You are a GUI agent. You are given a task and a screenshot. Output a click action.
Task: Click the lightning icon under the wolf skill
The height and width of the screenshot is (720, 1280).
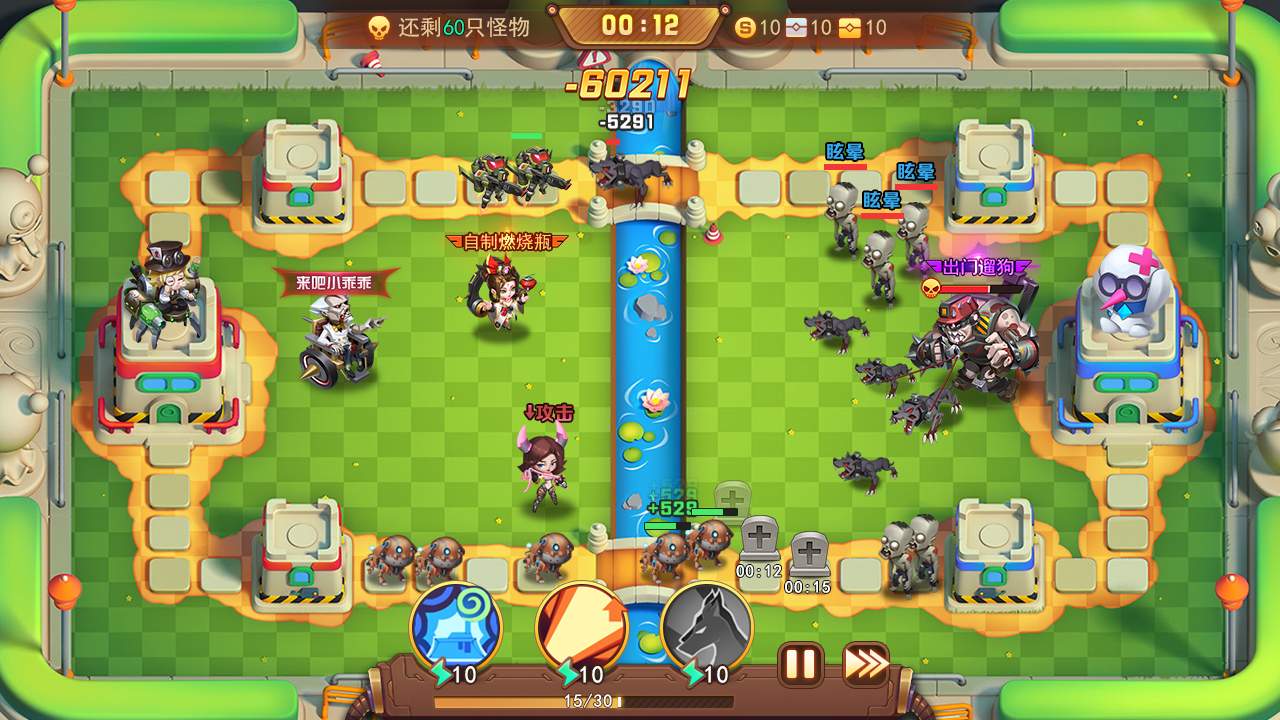[692, 673]
